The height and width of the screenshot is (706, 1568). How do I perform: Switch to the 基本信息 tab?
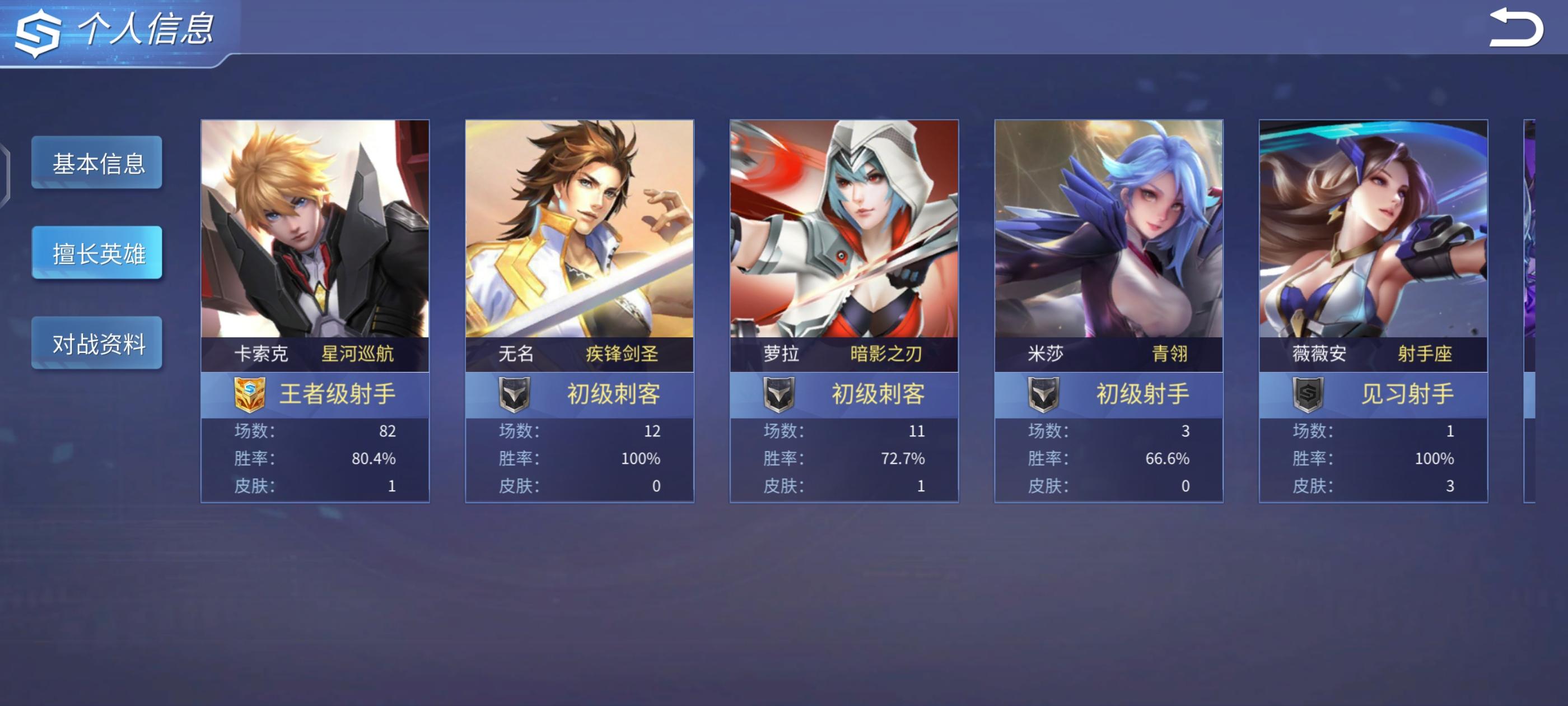[97, 162]
